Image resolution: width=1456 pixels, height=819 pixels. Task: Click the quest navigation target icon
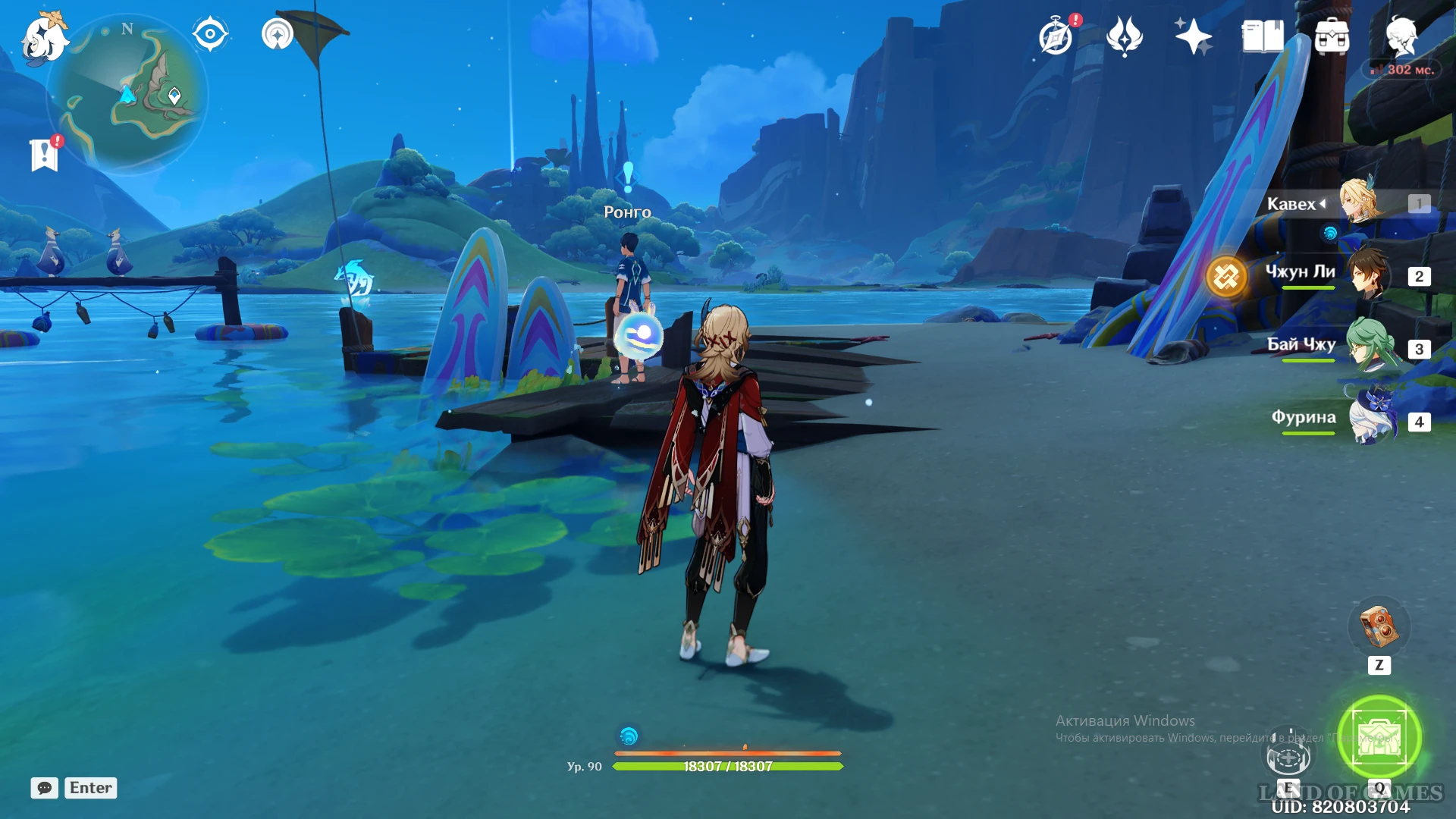(x=210, y=34)
